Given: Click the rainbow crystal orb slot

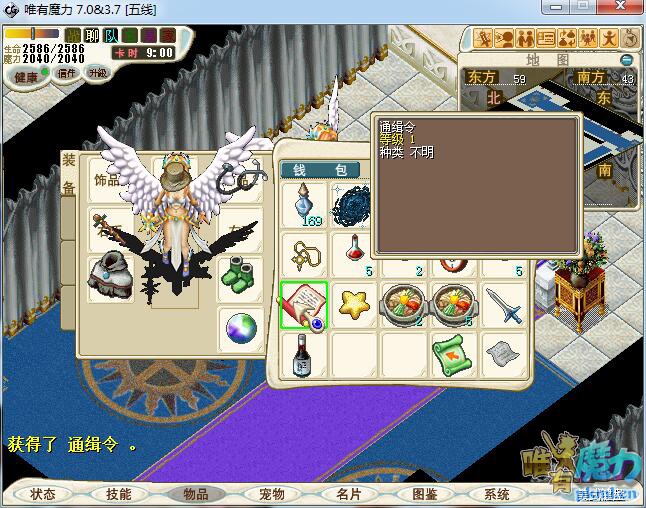Looking at the screenshot, I should pyautogui.click(x=241, y=328).
